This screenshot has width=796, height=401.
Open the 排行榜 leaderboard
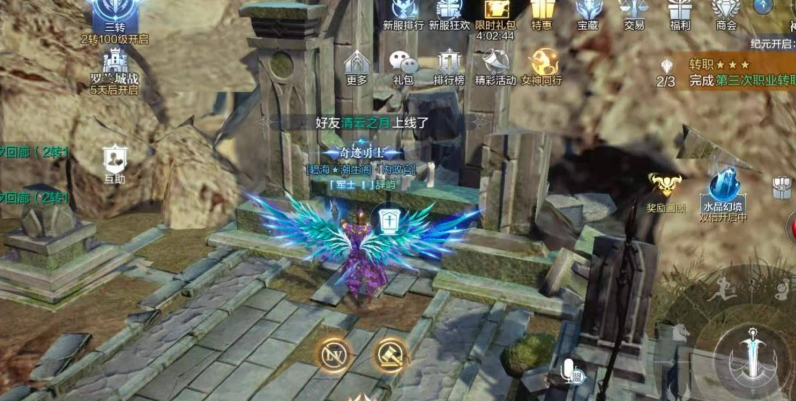[449, 65]
